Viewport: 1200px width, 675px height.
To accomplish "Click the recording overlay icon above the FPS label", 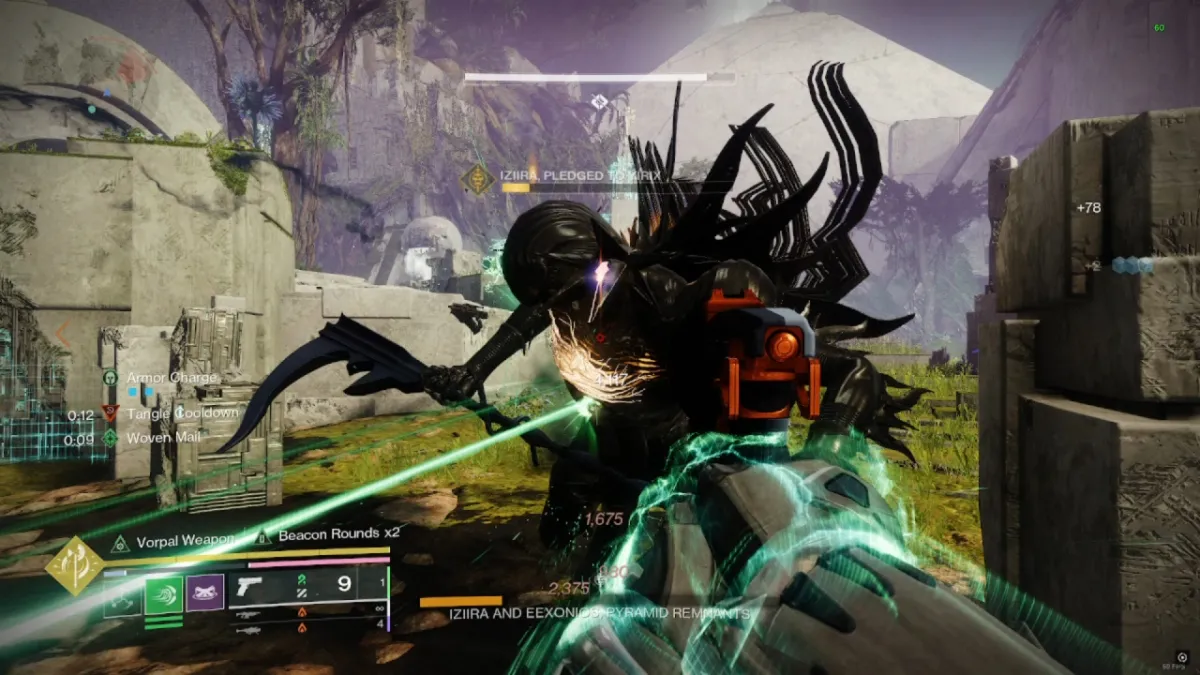I will coord(1182,657).
